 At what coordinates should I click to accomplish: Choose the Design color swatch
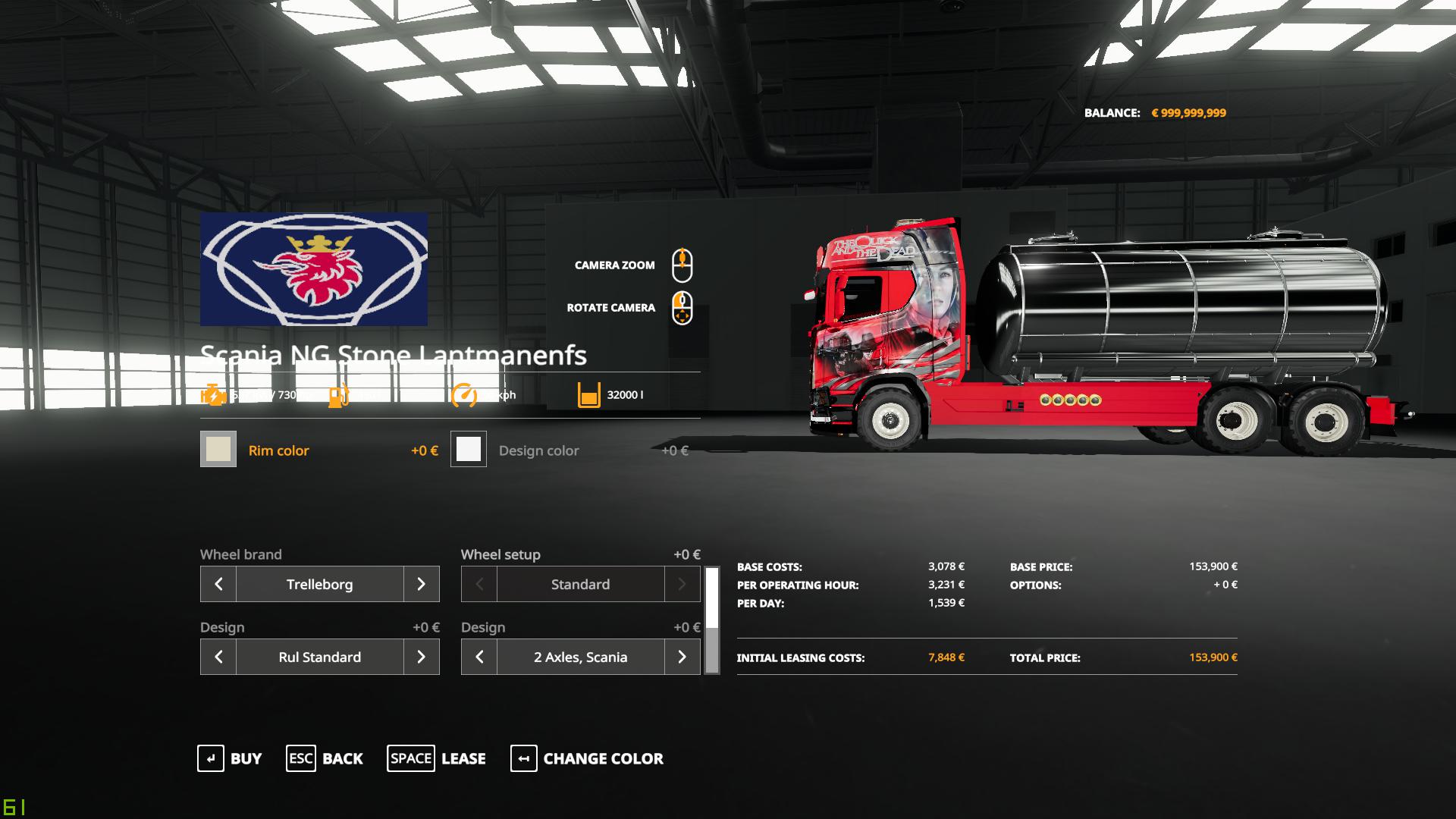pos(469,449)
